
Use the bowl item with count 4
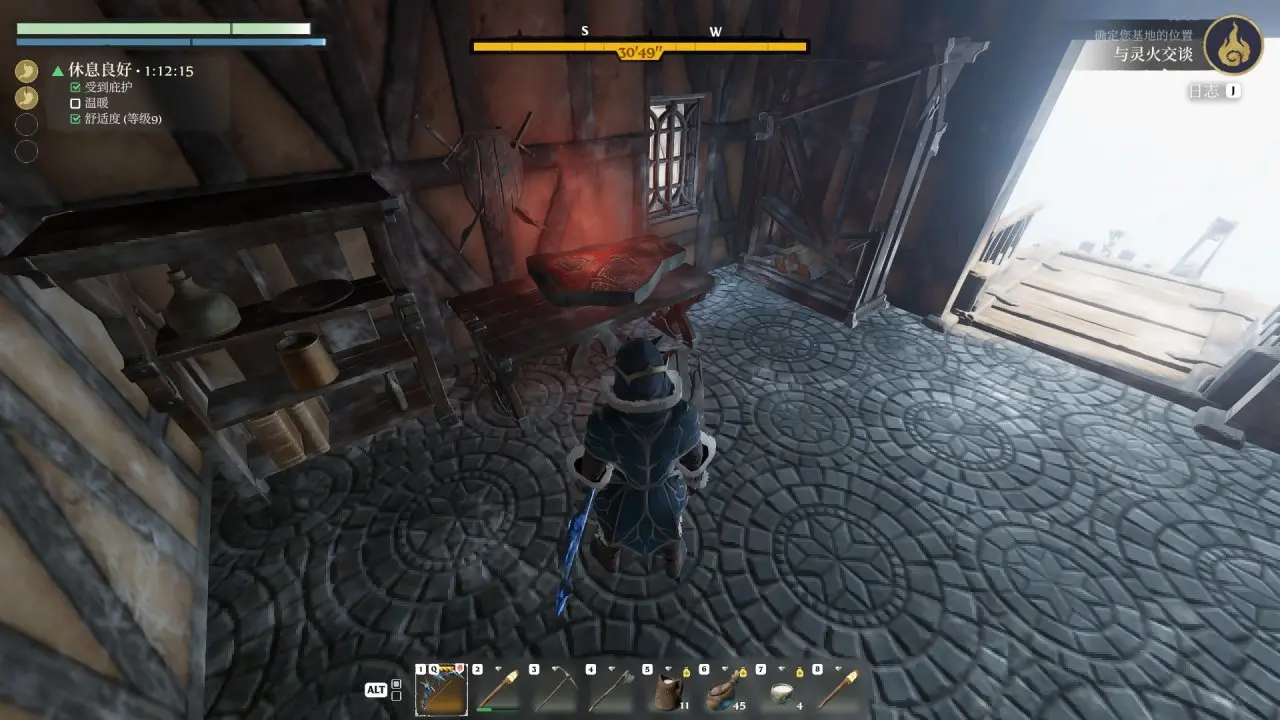(780, 691)
